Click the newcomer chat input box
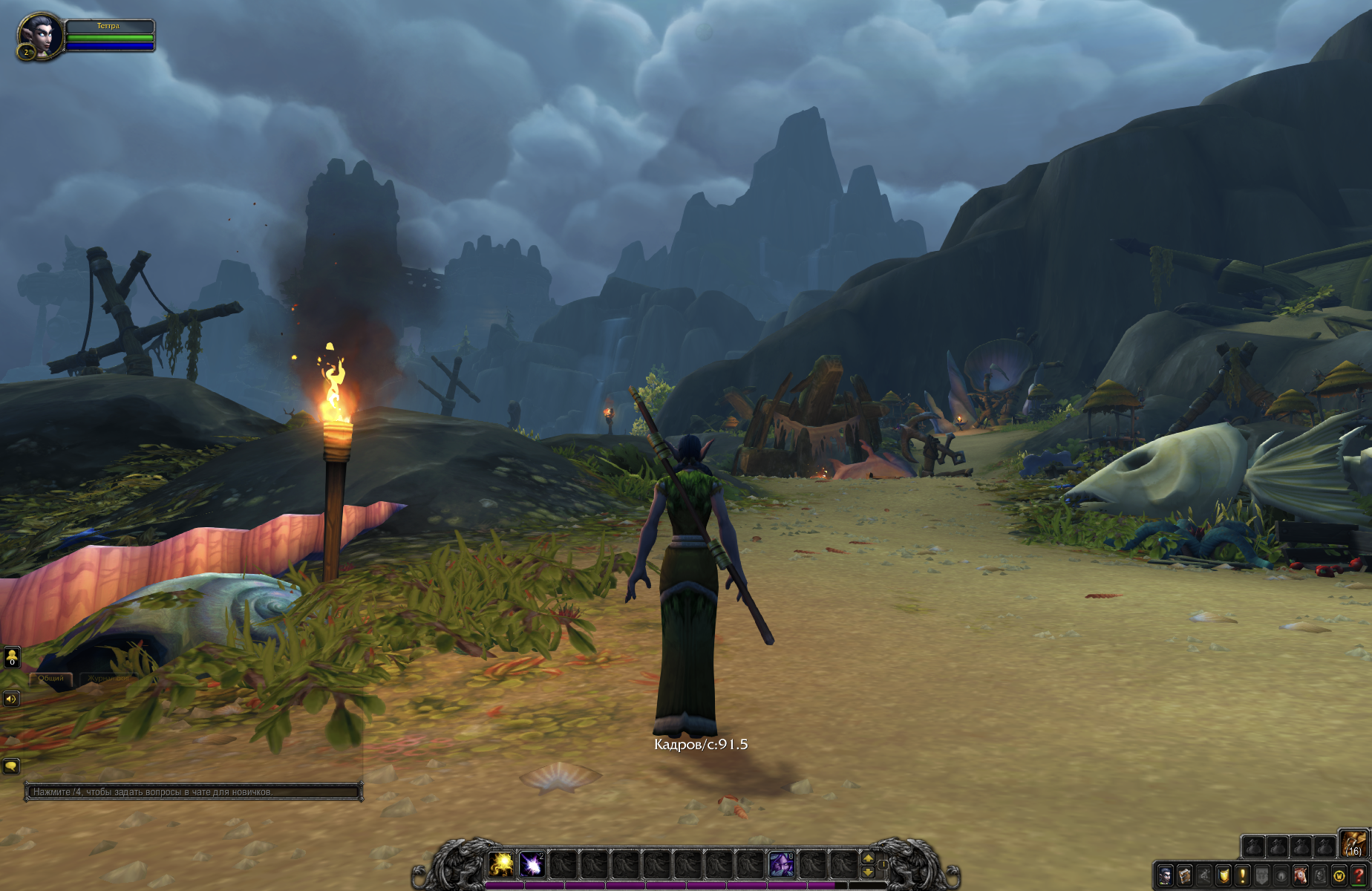1372x891 pixels. (193, 792)
